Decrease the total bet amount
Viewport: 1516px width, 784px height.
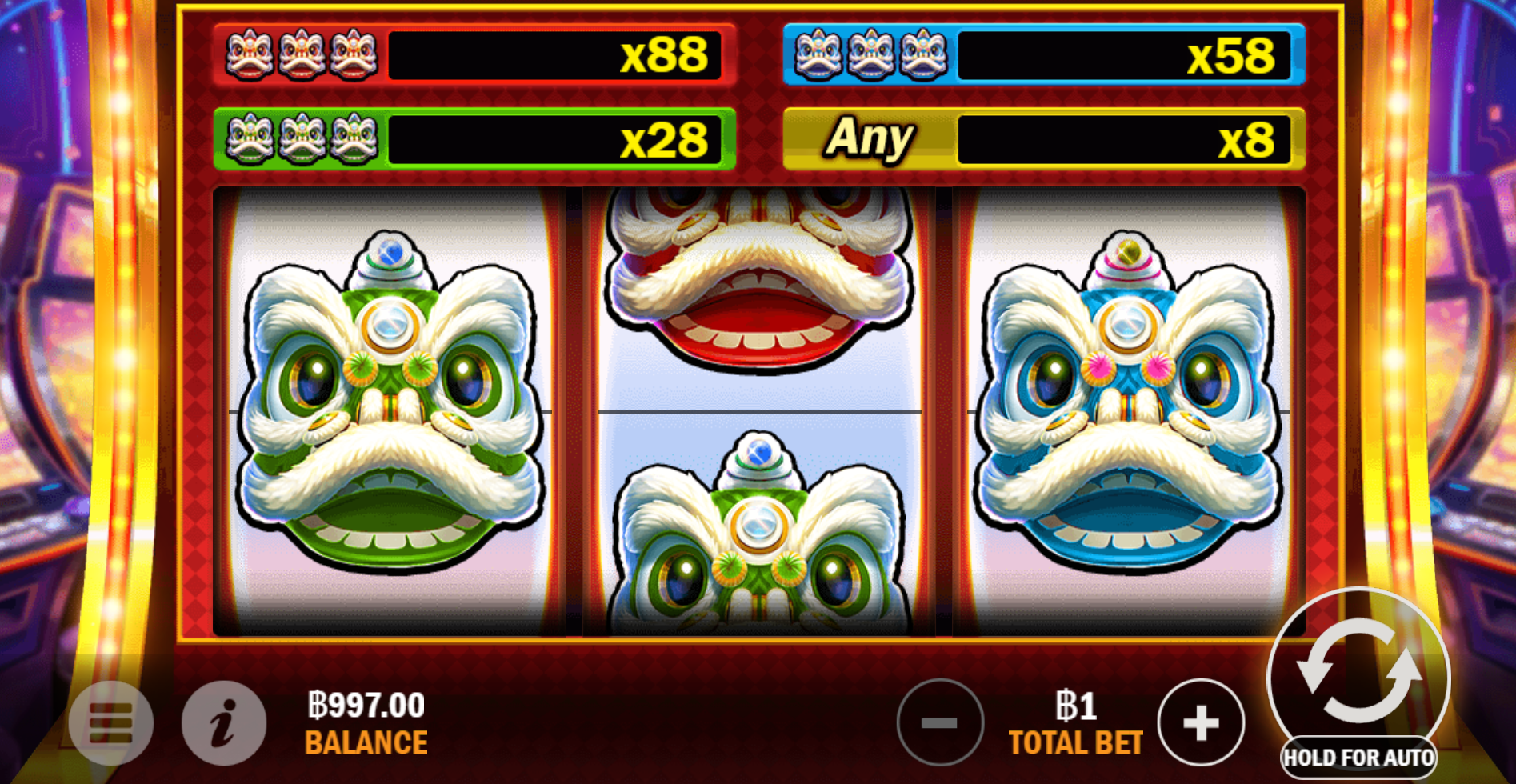pyautogui.click(x=941, y=721)
